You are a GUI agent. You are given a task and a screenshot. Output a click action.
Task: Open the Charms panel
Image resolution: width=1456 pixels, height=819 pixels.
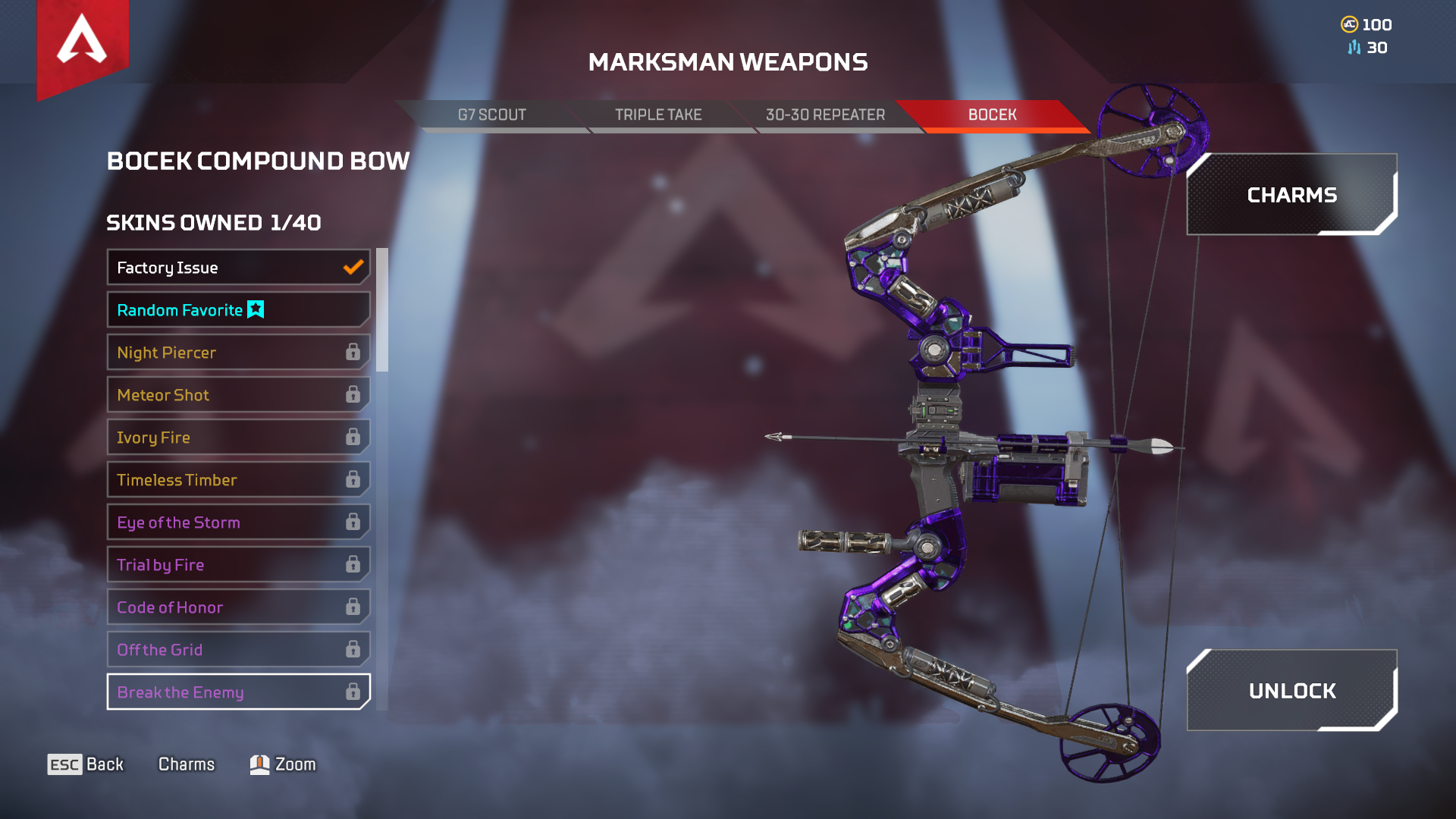1291,194
